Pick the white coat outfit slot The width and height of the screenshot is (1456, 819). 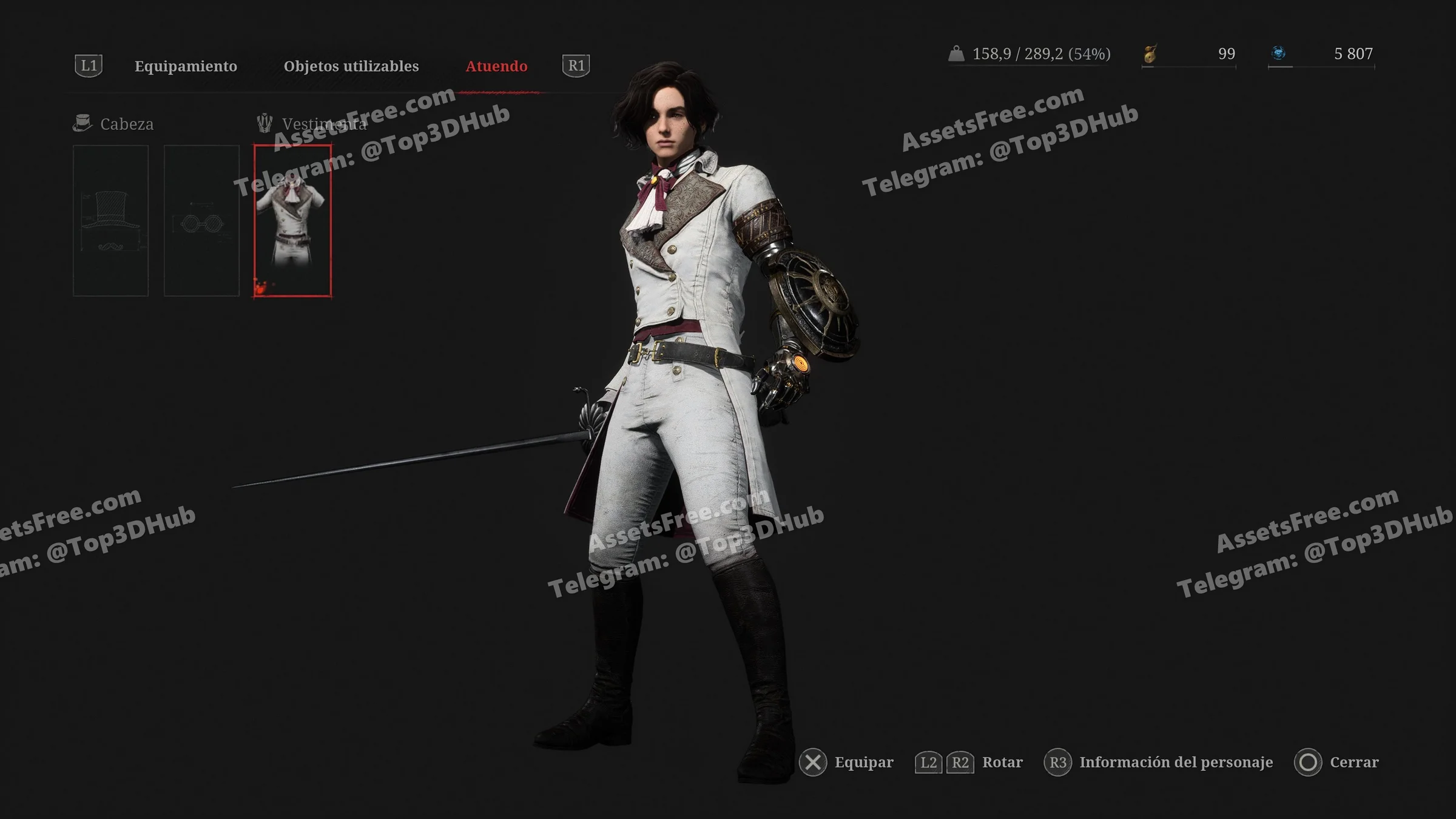(292, 220)
